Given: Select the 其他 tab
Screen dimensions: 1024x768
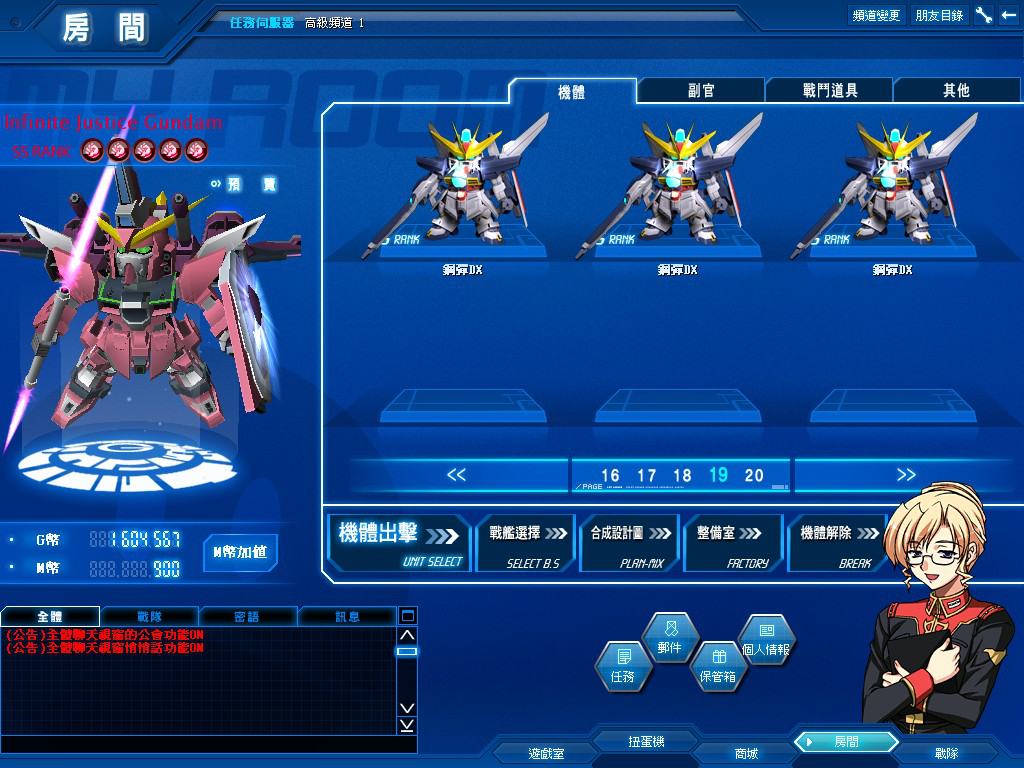Looking at the screenshot, I should pos(956,91).
